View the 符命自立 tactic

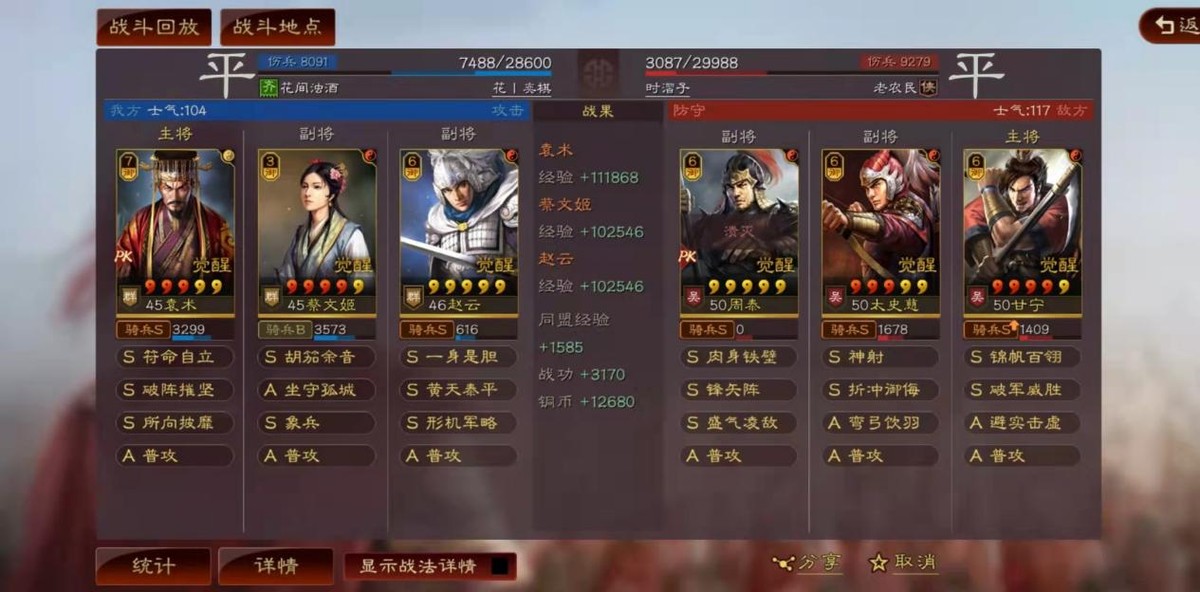click(x=175, y=357)
